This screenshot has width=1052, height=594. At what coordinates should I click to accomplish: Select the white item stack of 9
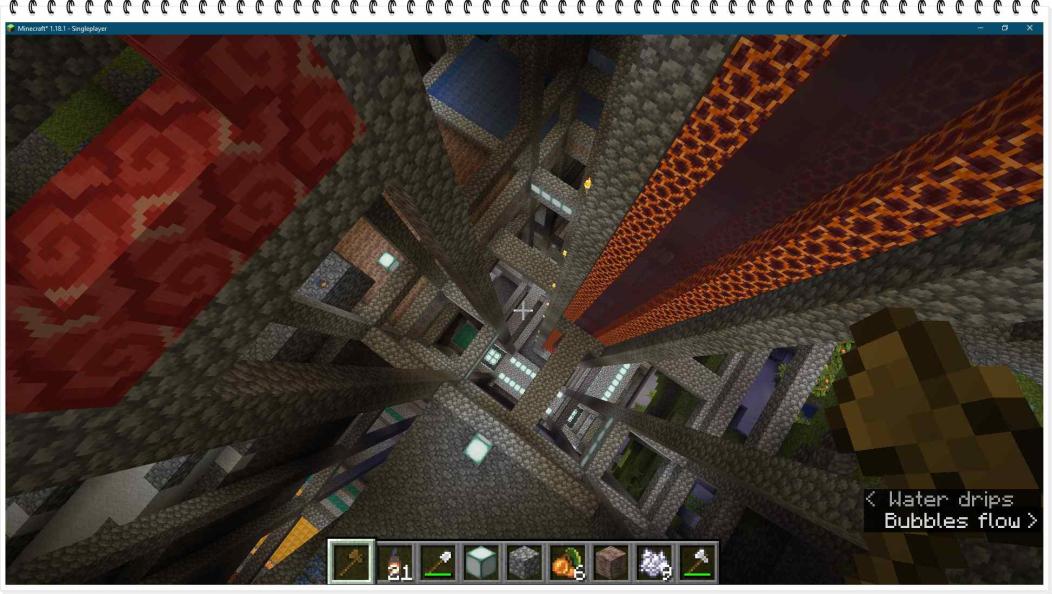click(x=653, y=562)
